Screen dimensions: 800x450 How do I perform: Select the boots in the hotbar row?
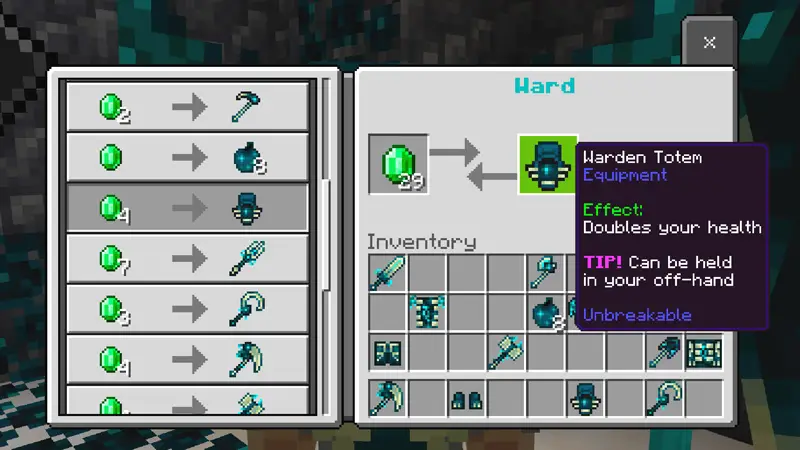(467, 398)
